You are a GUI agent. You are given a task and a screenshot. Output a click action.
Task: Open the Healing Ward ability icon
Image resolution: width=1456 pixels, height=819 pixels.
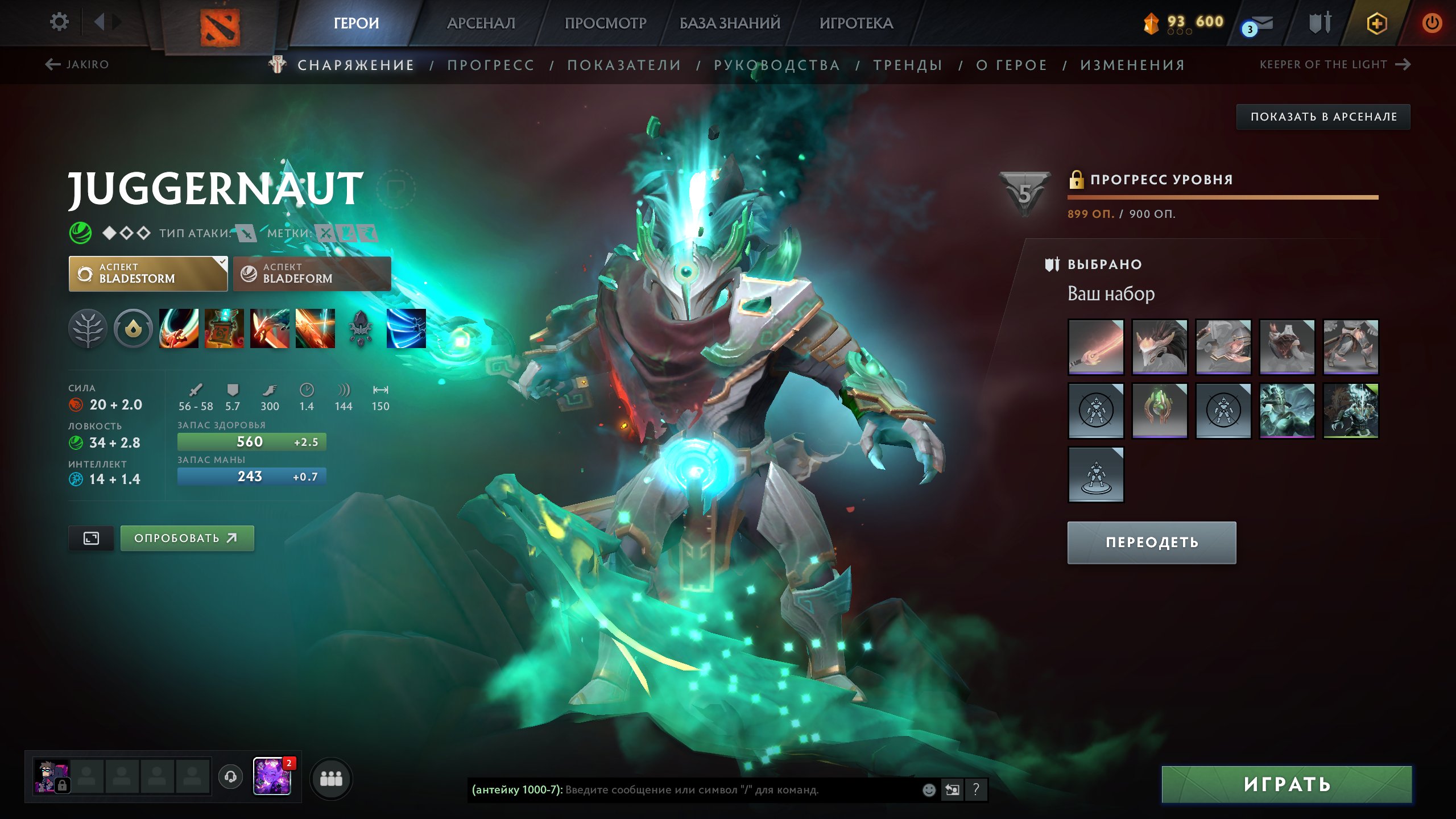224,330
